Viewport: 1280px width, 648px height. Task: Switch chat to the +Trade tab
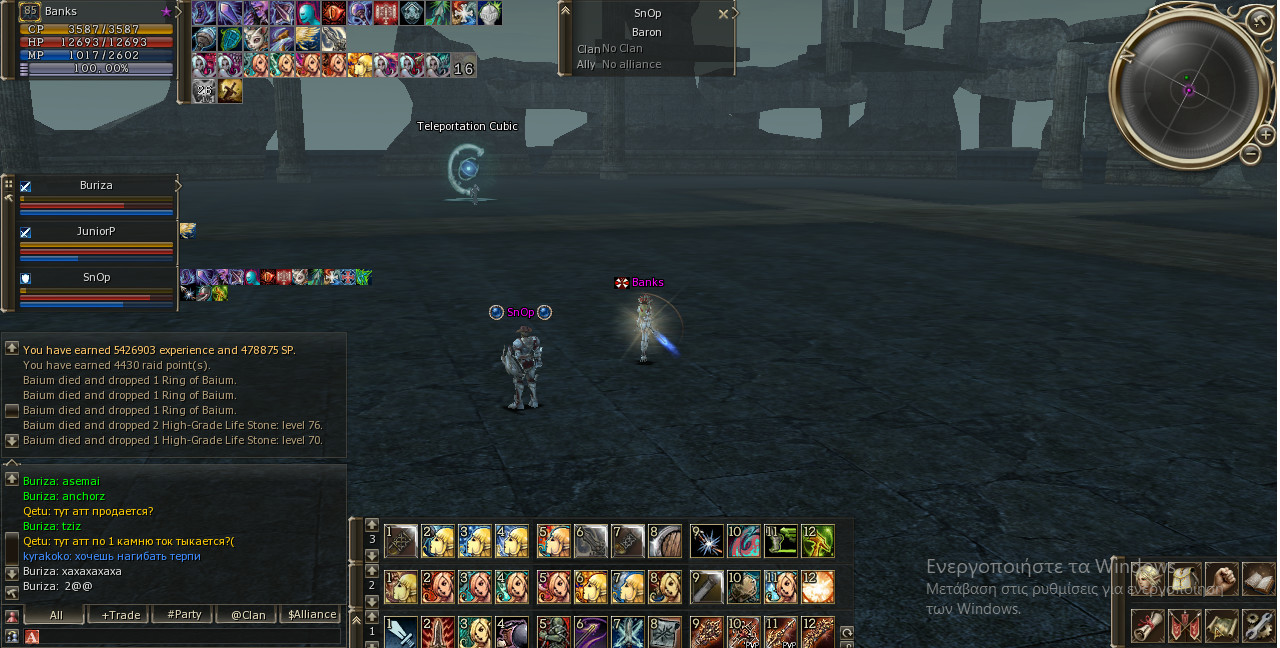click(x=120, y=615)
